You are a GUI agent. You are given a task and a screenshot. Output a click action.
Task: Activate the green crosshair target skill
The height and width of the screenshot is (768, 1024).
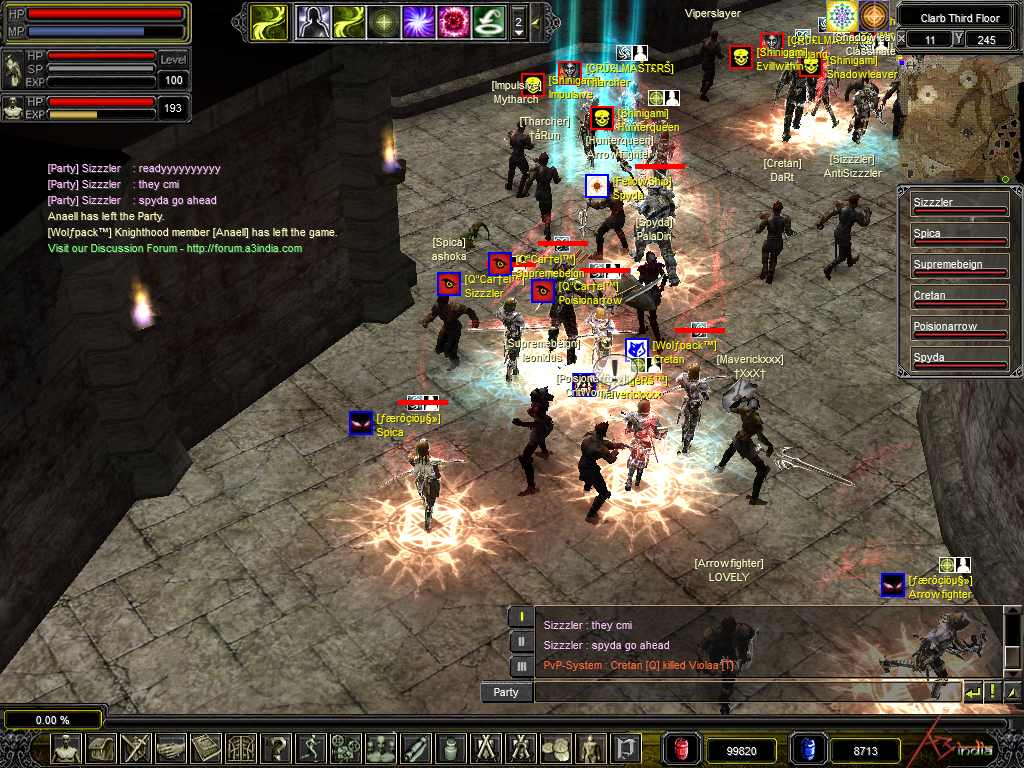(384, 21)
